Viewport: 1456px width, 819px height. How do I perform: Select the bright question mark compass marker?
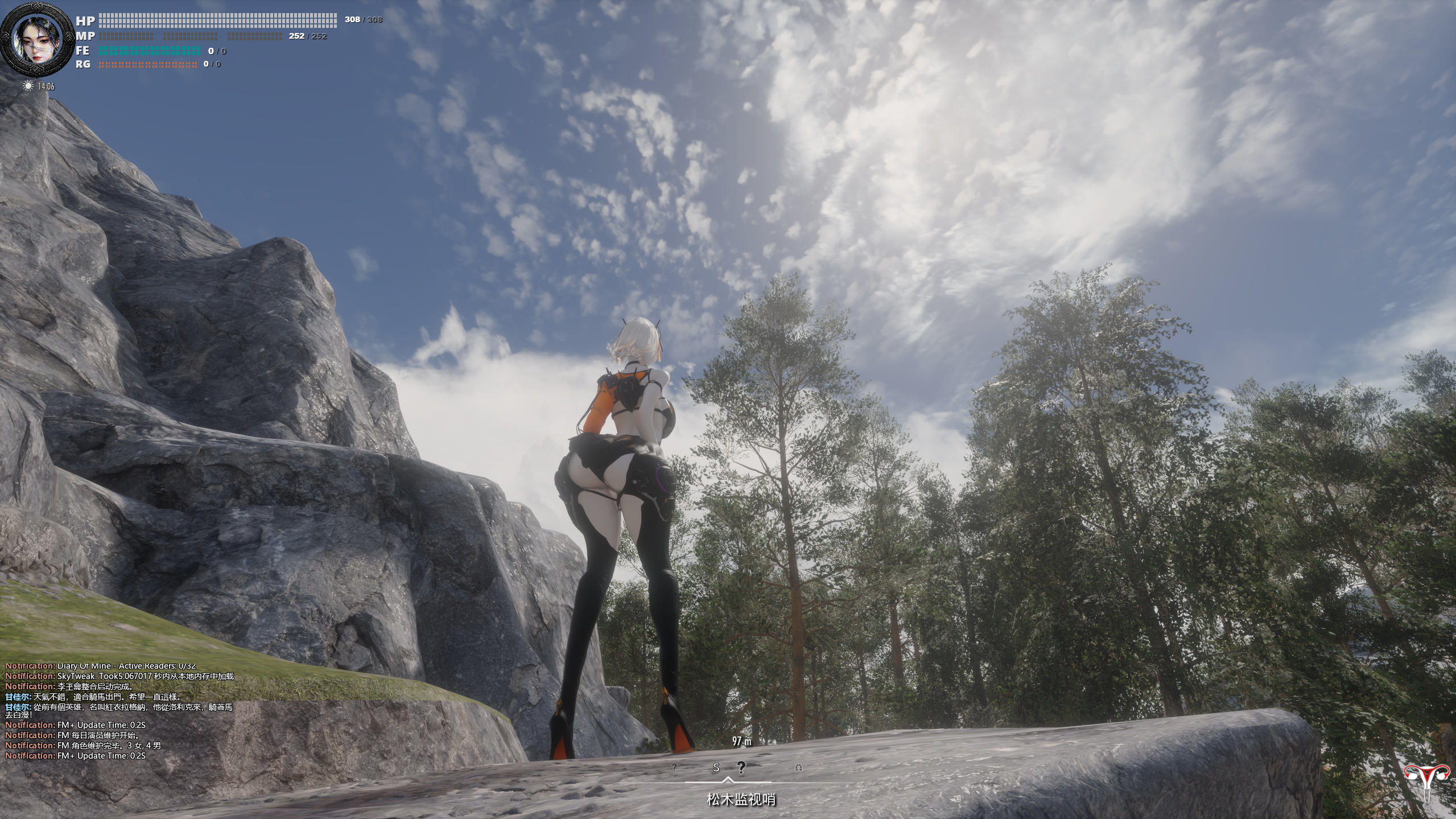pyautogui.click(x=741, y=767)
